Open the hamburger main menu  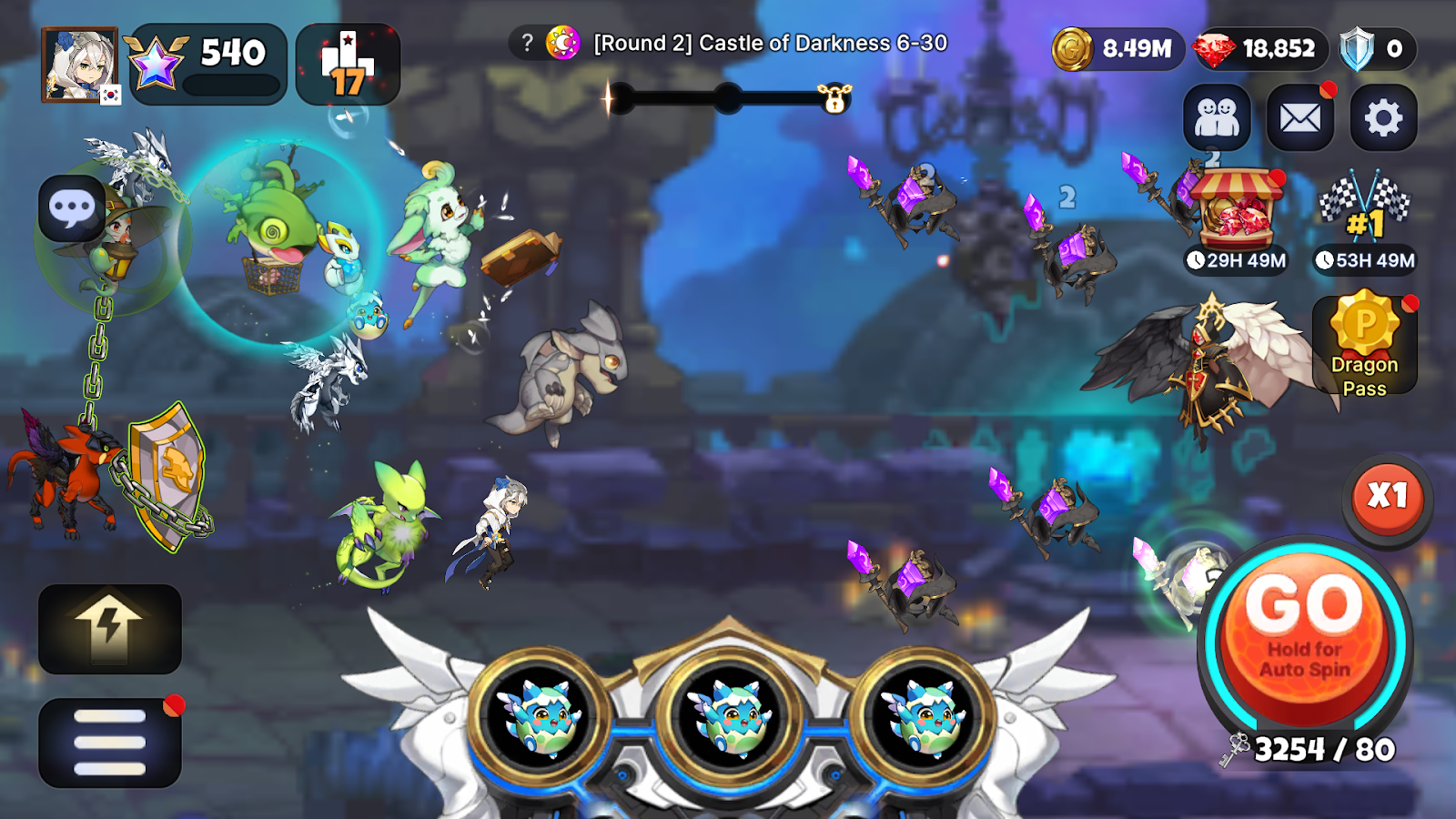110,743
